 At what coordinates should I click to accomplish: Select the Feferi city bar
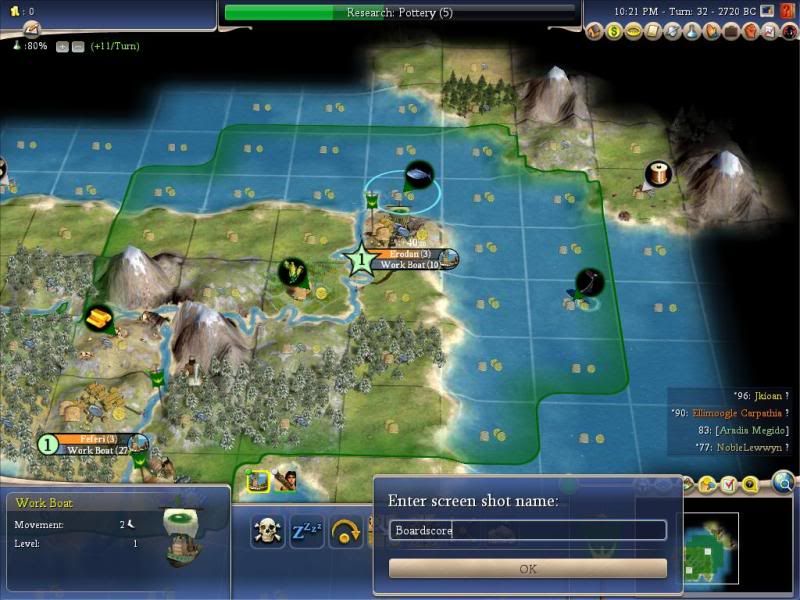click(x=93, y=439)
